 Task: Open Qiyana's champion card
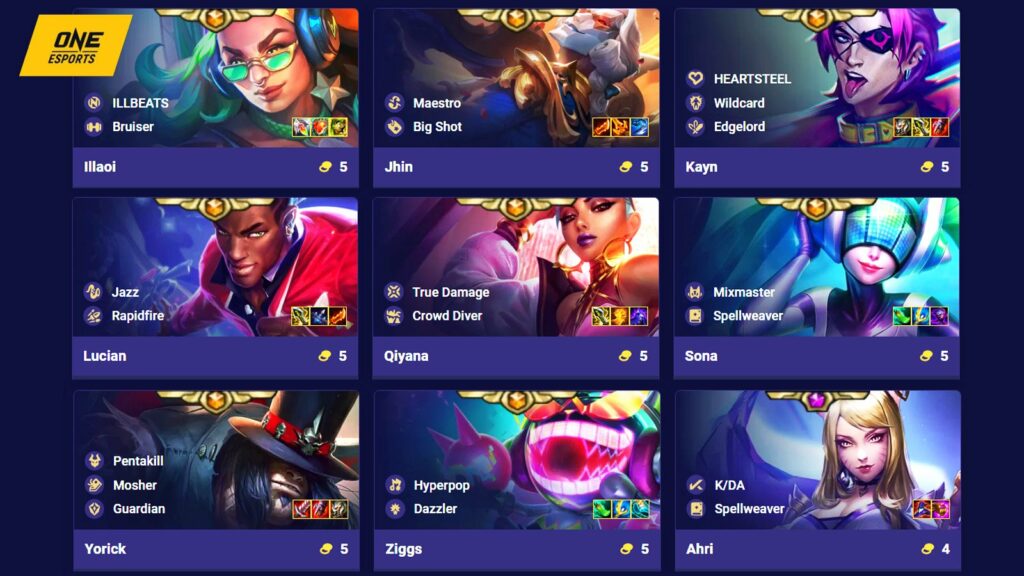click(516, 287)
